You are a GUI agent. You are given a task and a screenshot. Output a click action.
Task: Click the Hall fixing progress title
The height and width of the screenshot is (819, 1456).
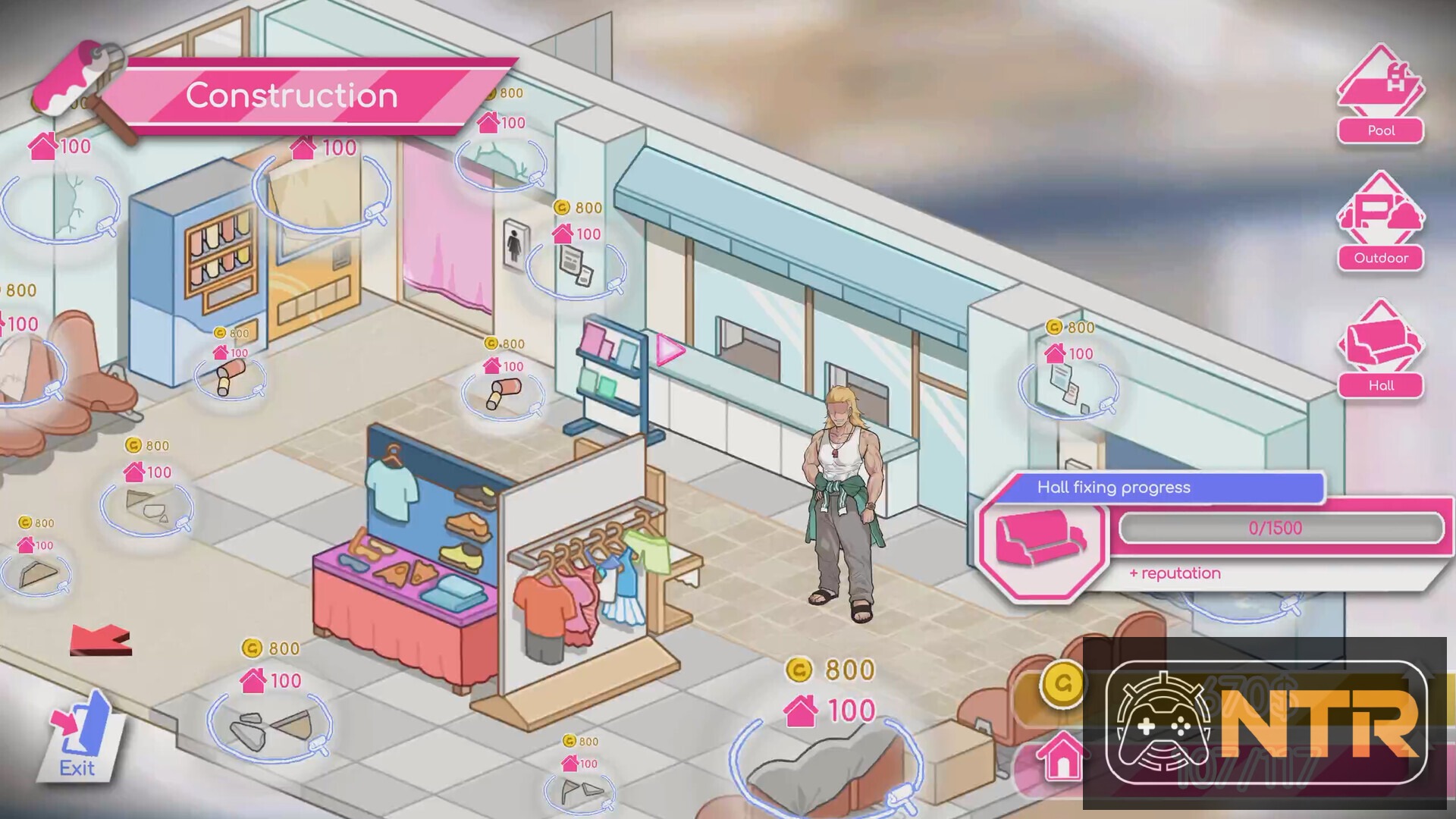click(1113, 488)
